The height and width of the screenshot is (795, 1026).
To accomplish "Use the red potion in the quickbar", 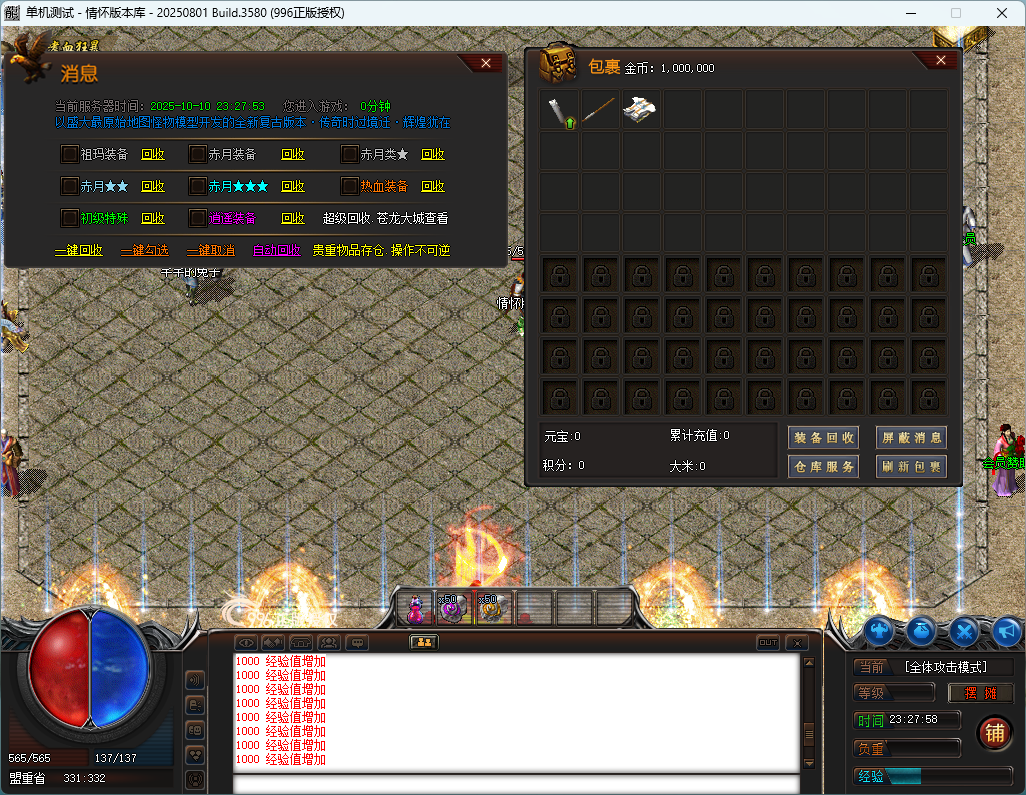I will [x=415, y=607].
